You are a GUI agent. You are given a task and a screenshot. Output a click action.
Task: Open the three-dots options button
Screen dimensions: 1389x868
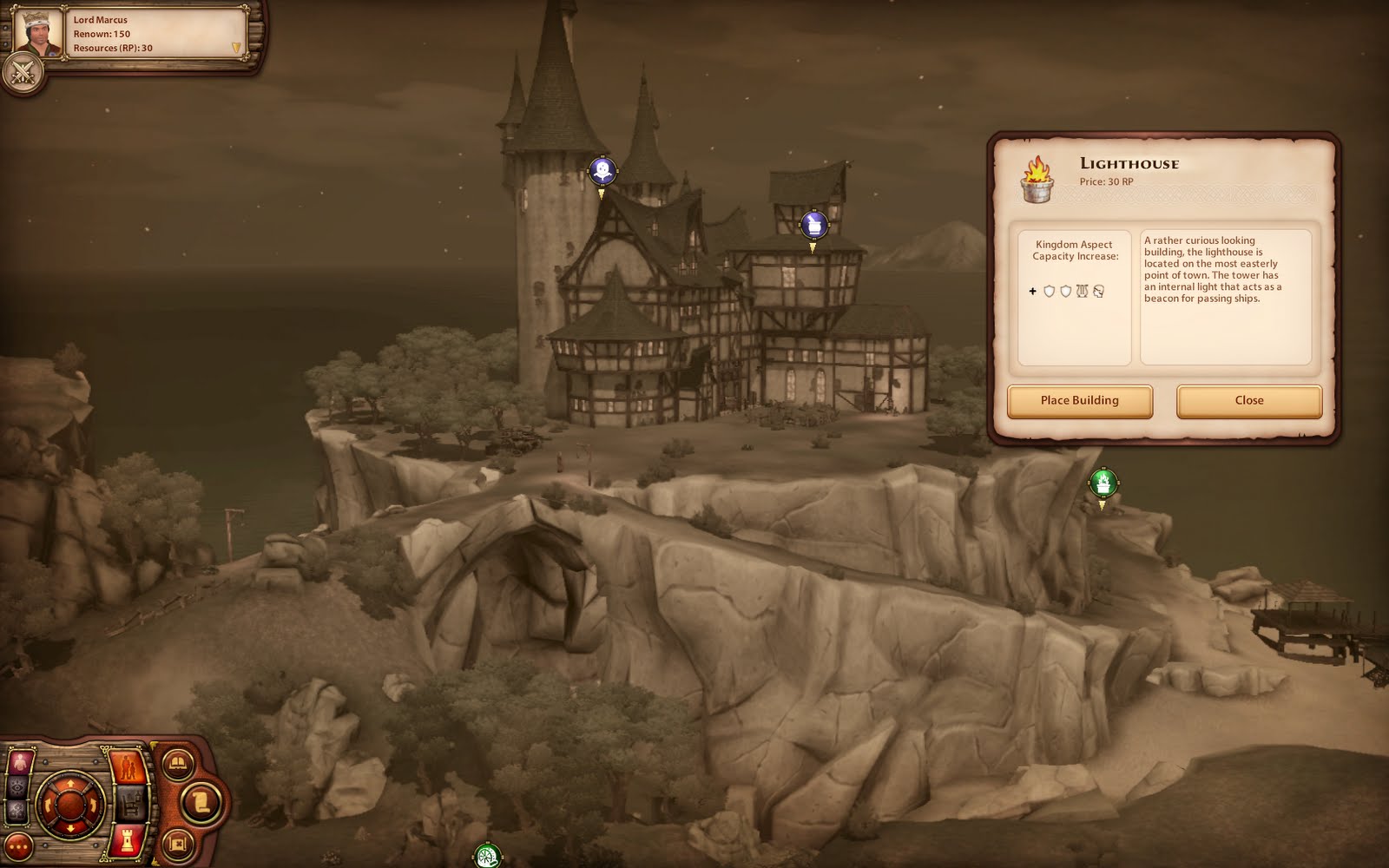(x=17, y=847)
